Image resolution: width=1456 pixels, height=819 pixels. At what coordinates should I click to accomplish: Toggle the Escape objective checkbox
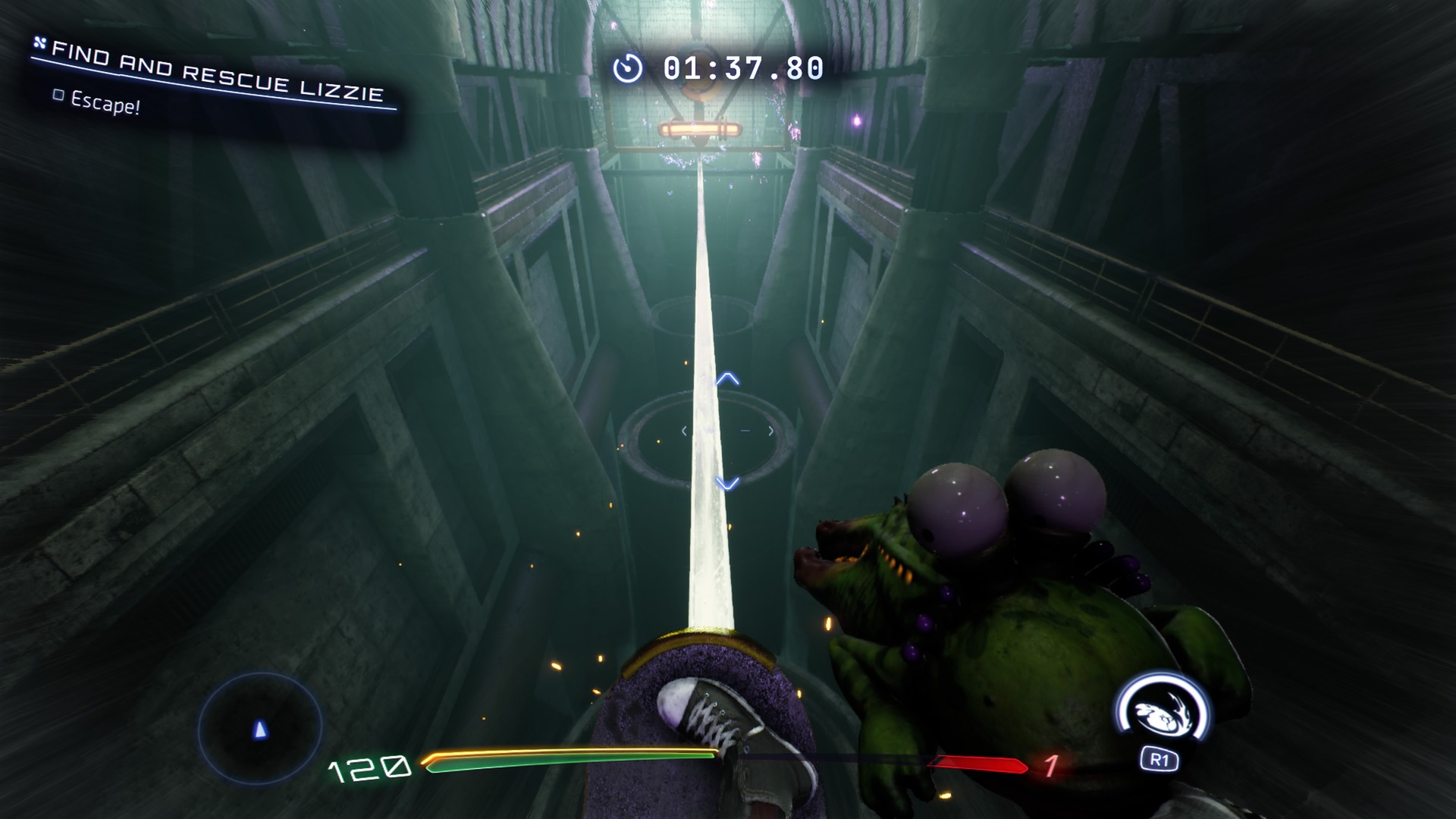58,96
